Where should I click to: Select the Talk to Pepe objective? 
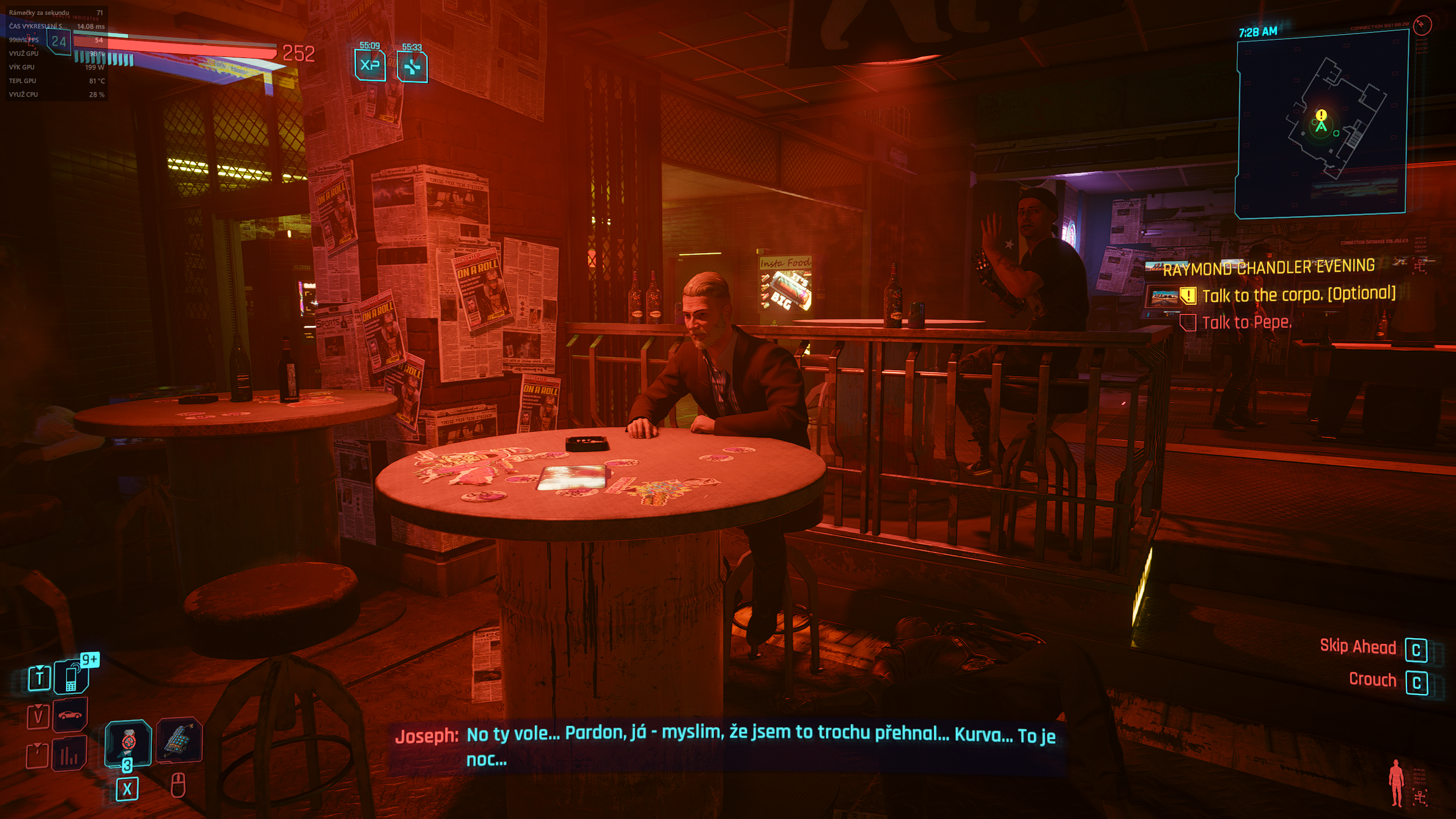point(1246,322)
